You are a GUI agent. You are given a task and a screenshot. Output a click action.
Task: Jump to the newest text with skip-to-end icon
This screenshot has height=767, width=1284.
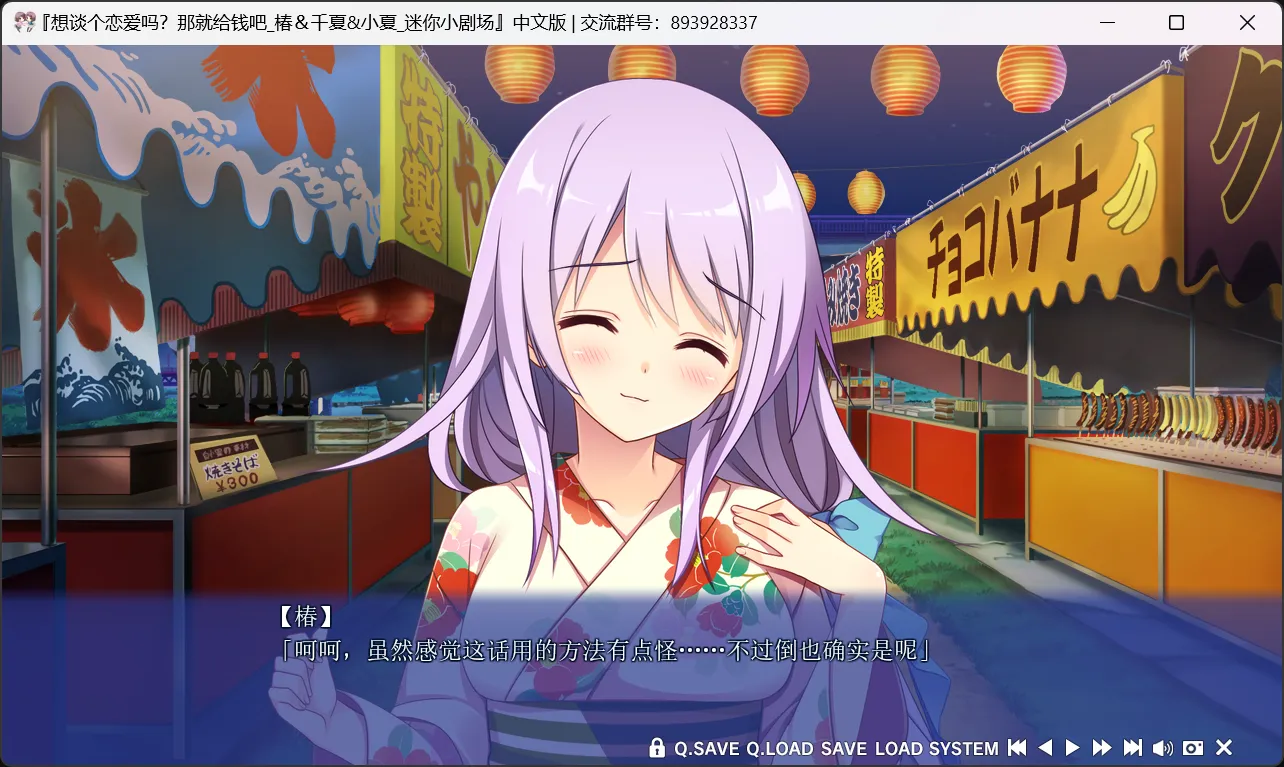pyautogui.click(x=1132, y=748)
